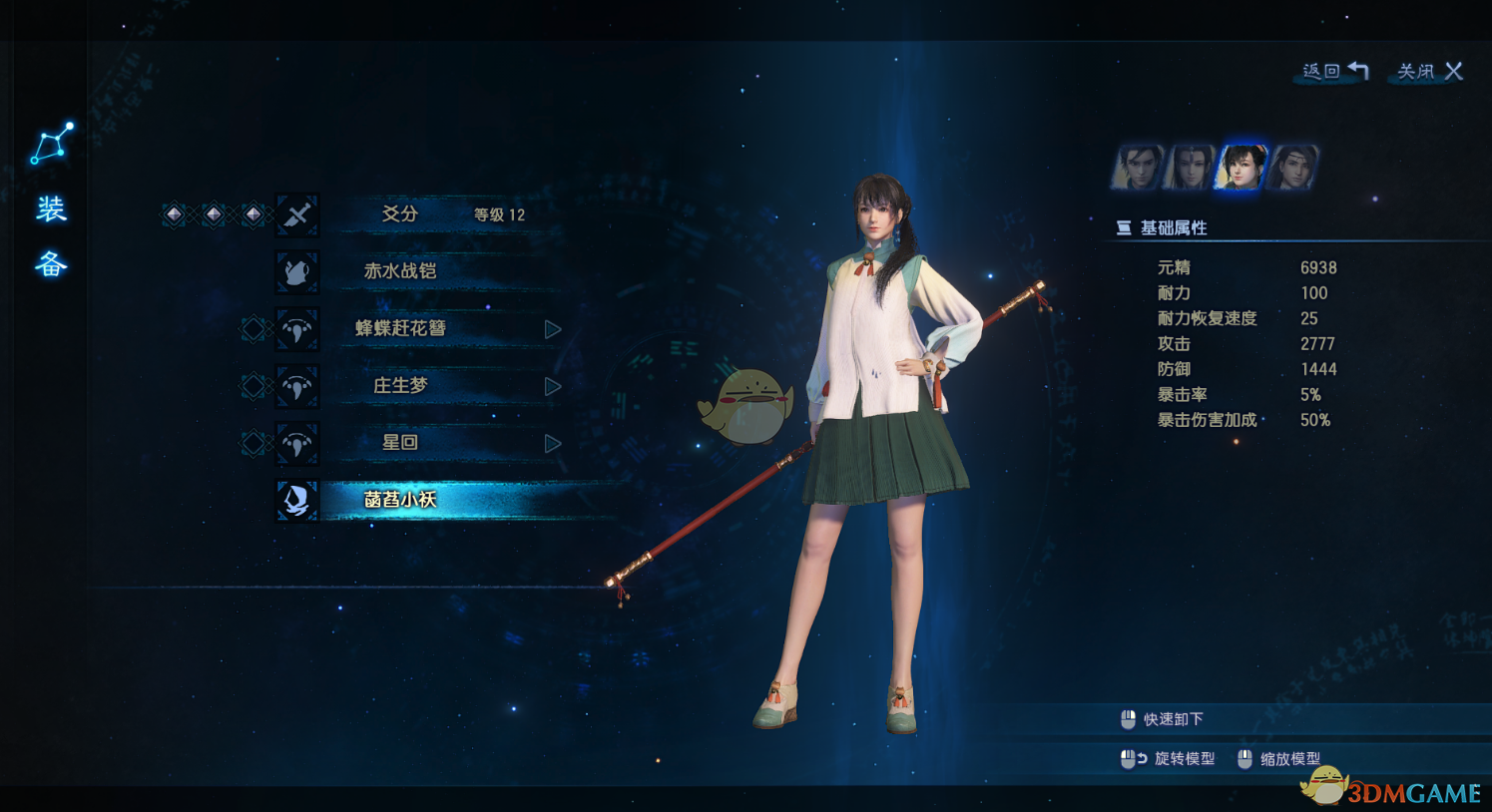Choose the 赤水战铠 armor slot
The height and width of the screenshot is (812, 1492).
tap(400, 271)
